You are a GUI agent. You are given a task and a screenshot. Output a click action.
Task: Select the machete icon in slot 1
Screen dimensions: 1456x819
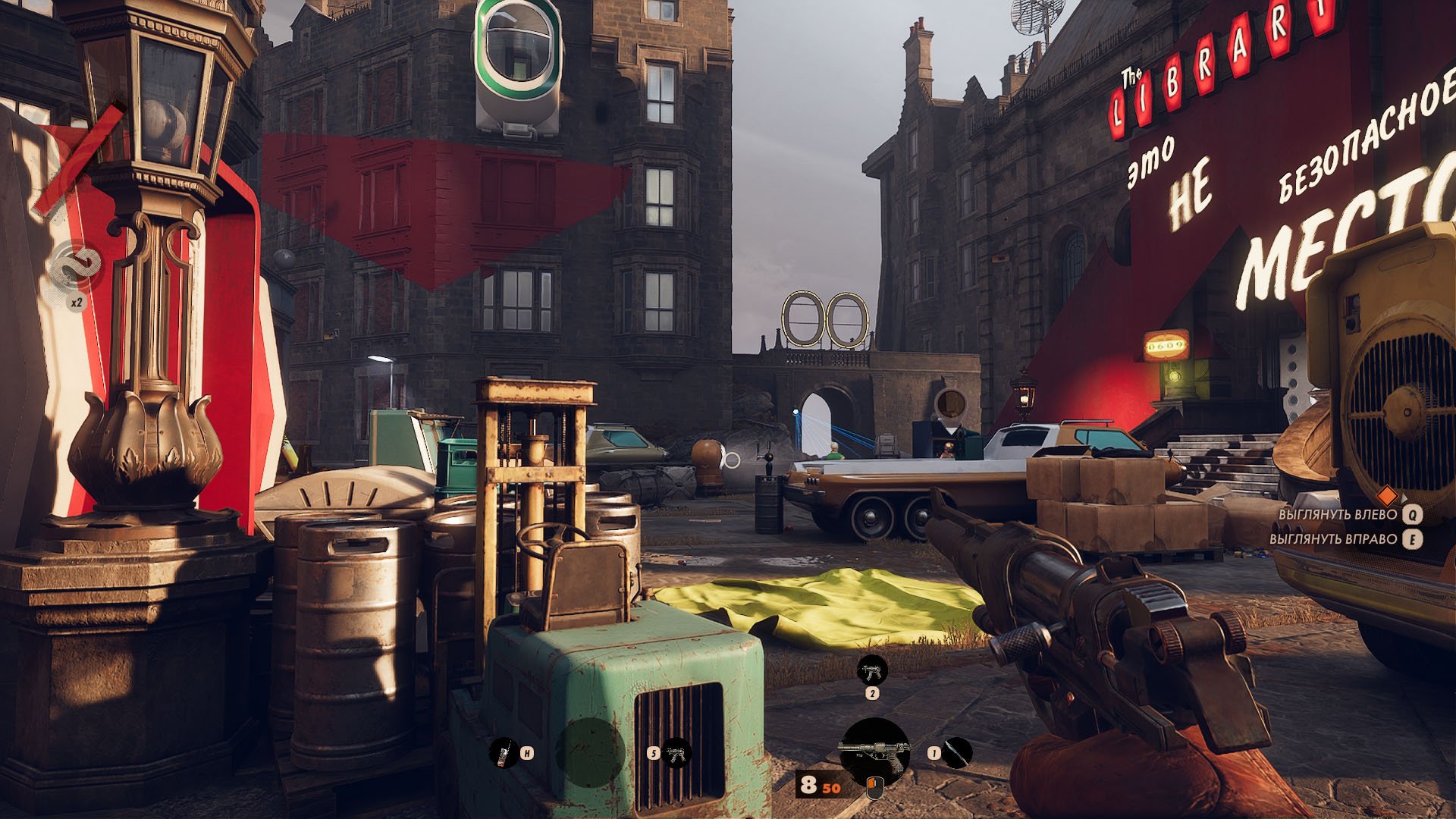point(958,753)
